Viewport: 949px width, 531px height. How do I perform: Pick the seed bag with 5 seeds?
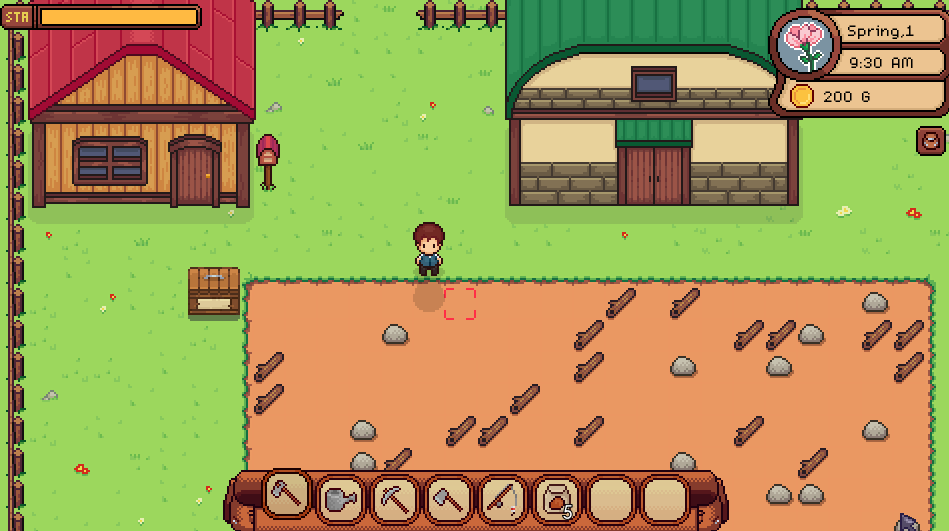pyautogui.click(x=557, y=498)
